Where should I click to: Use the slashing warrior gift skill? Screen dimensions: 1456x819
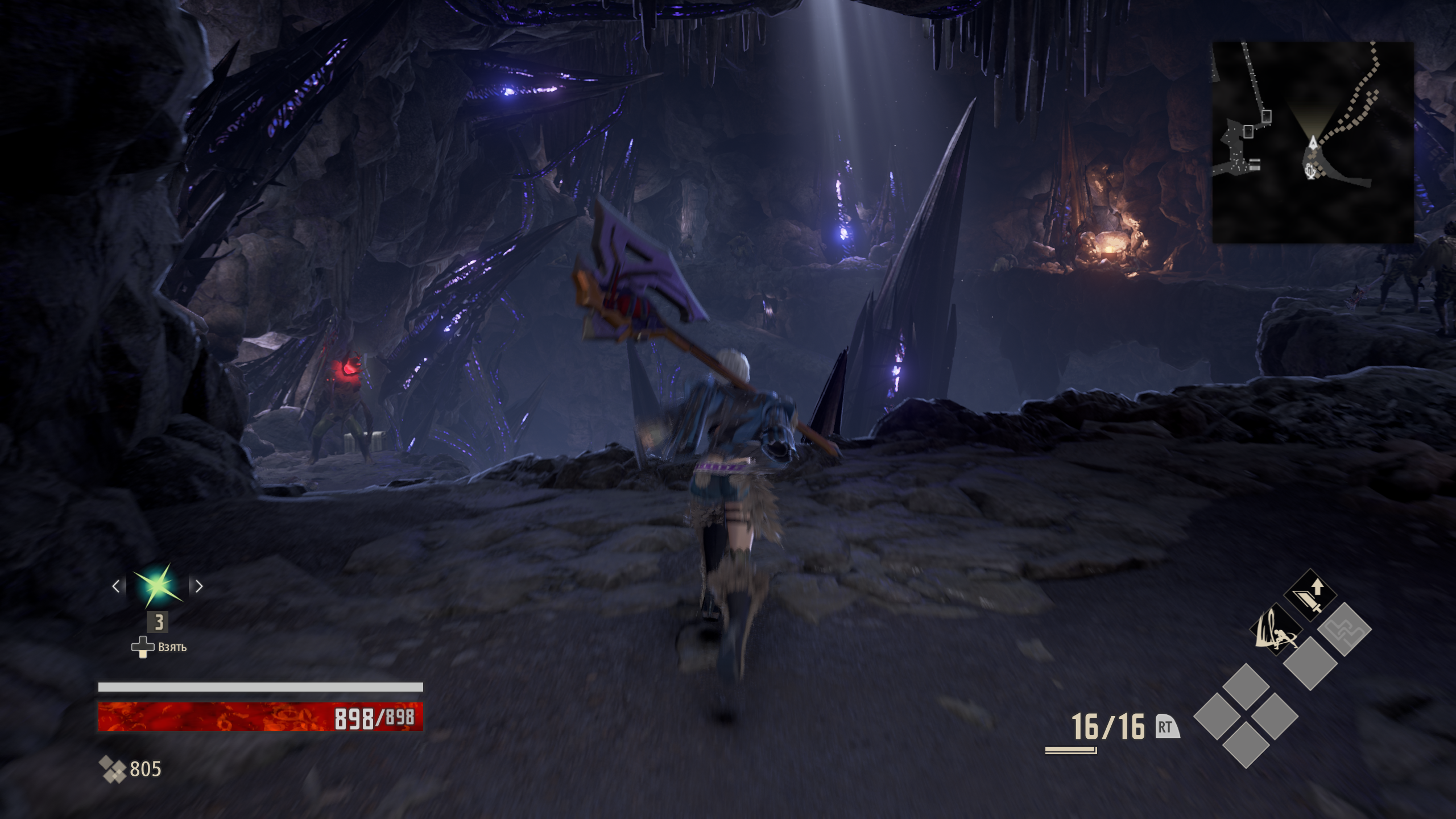pyautogui.click(x=1276, y=630)
